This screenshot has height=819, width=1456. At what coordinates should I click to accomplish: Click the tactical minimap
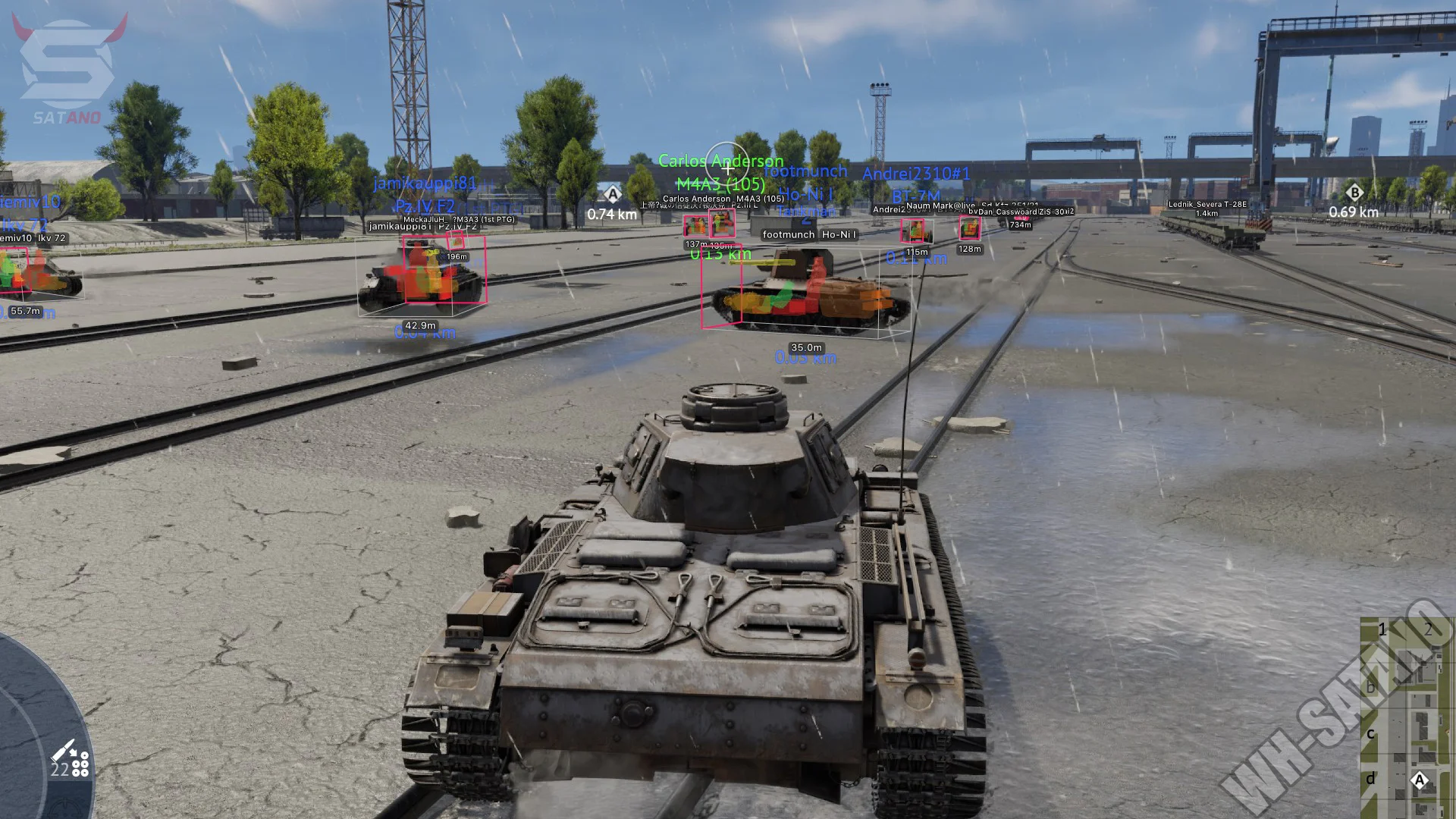(x=1407, y=717)
